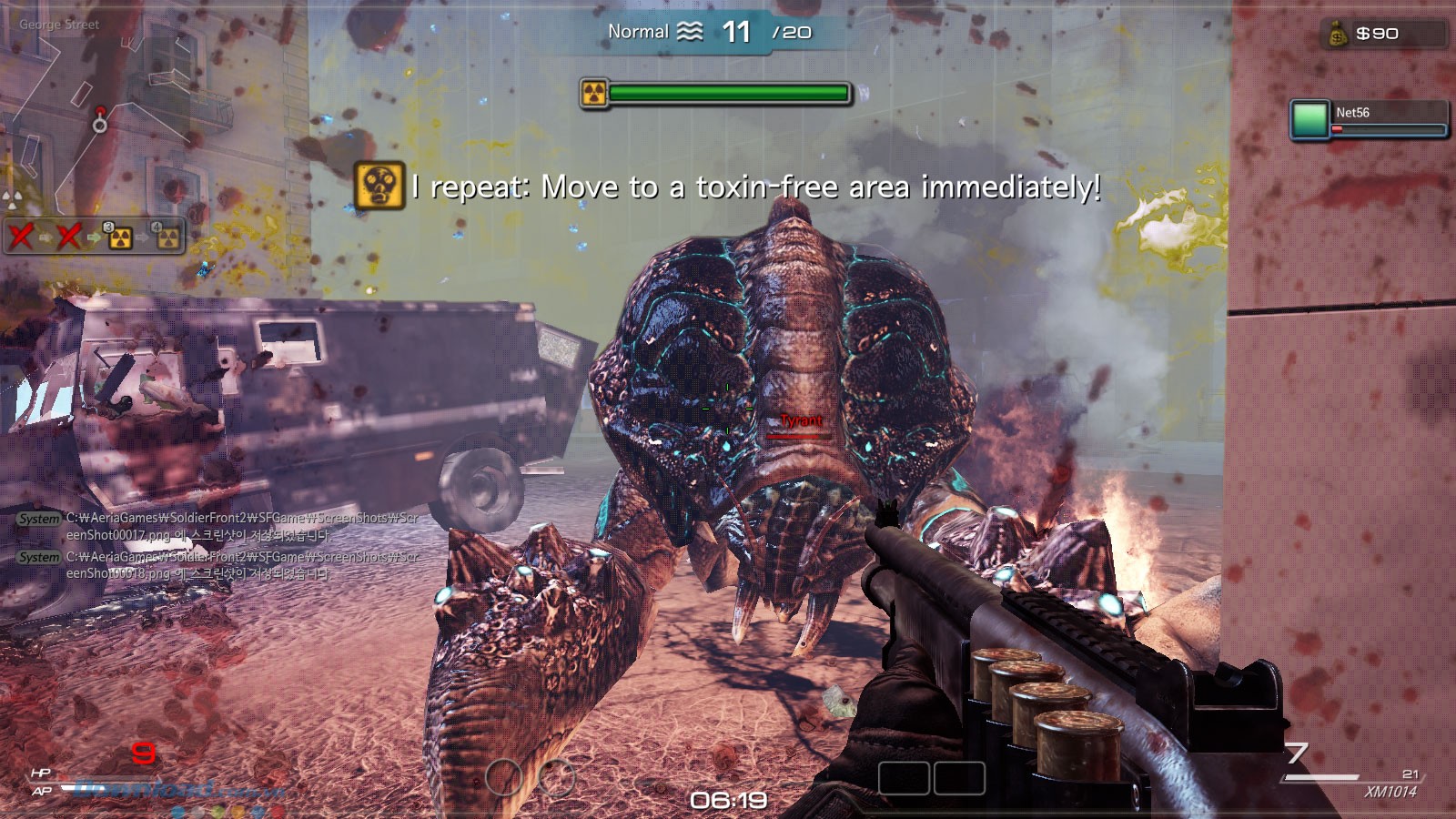Click the gas mask toxin warning icon

coord(379,186)
